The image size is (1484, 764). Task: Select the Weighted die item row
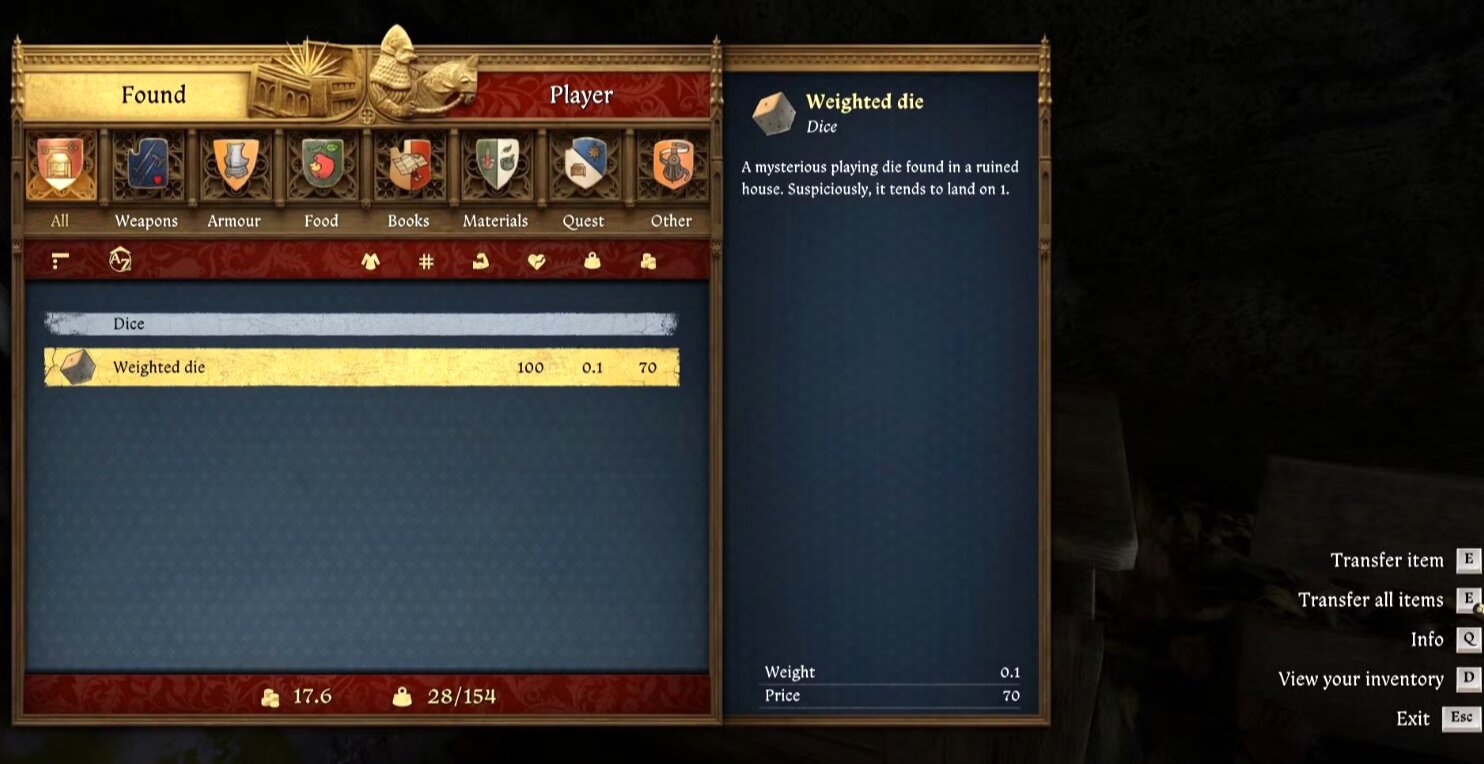(361, 367)
